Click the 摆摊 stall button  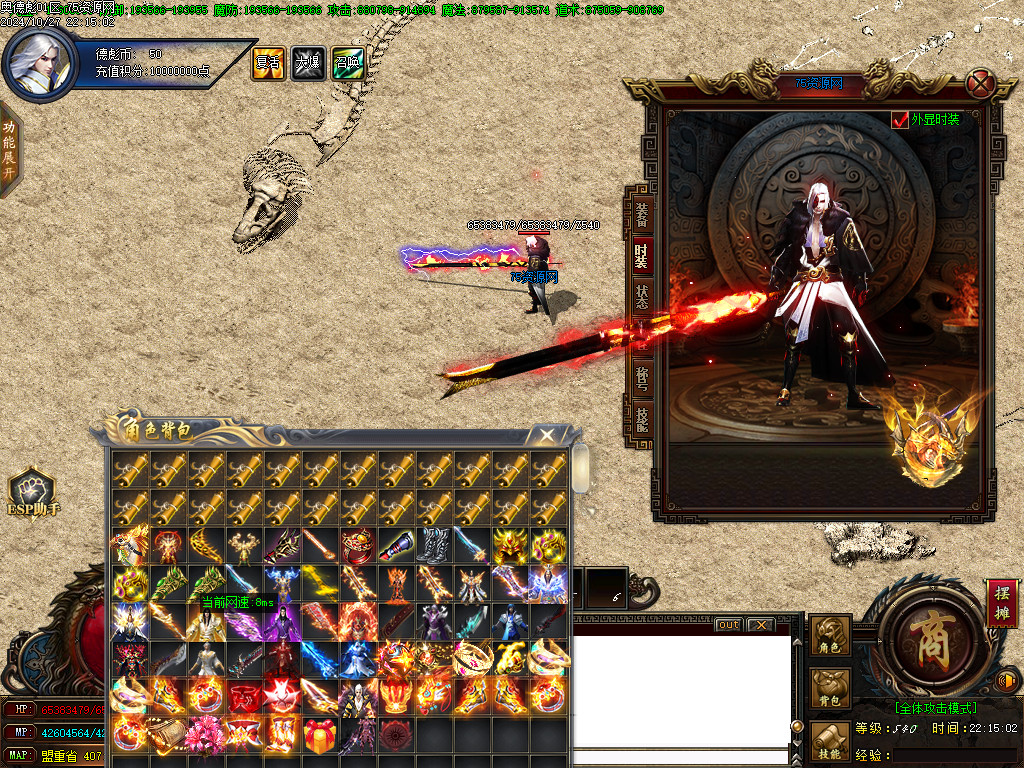point(1002,602)
